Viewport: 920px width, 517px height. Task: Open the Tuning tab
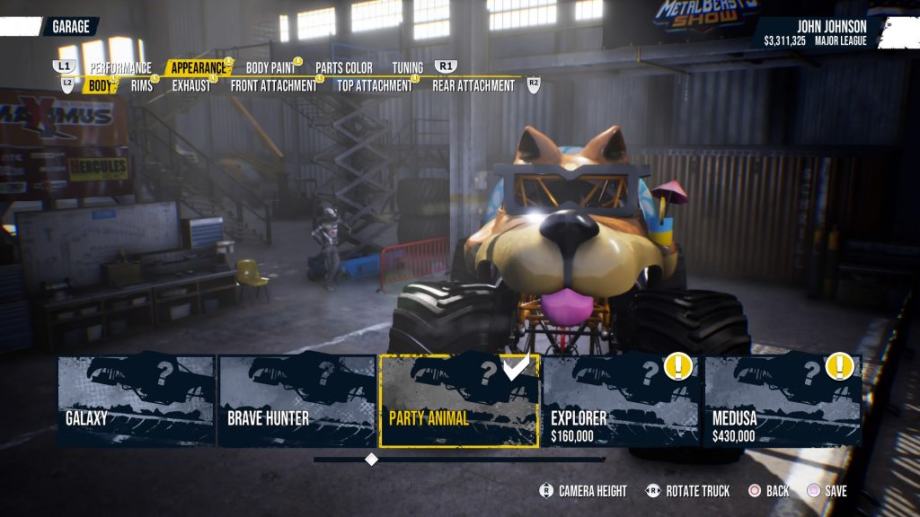click(407, 68)
